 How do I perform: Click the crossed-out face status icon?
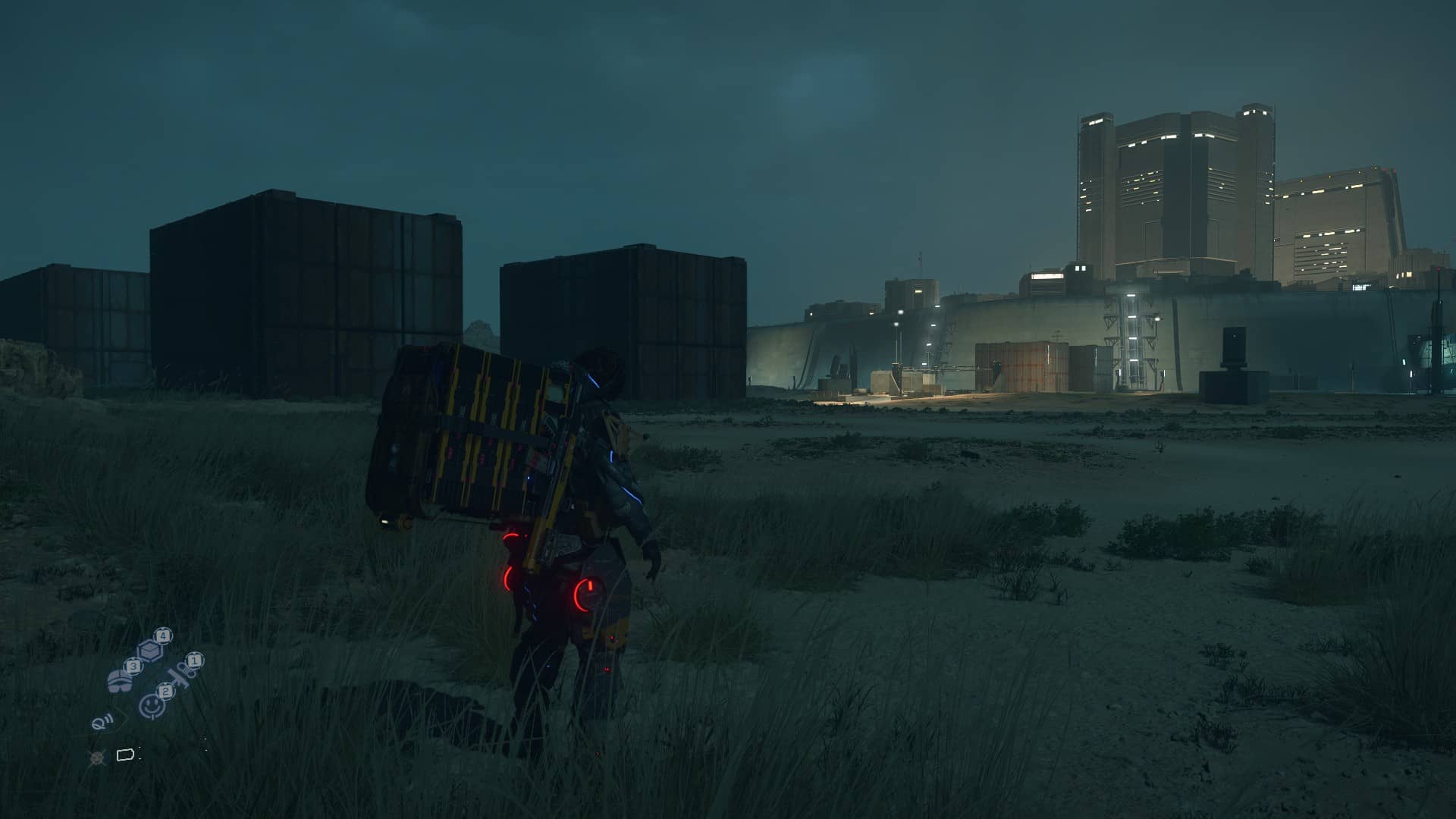[97, 756]
